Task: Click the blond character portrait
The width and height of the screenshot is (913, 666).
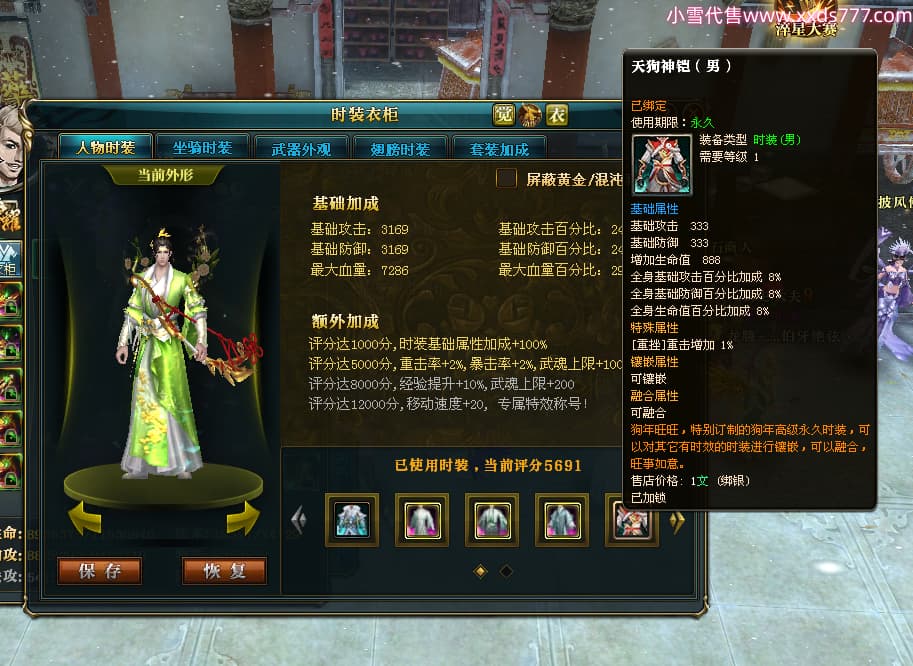Action: click(12, 145)
